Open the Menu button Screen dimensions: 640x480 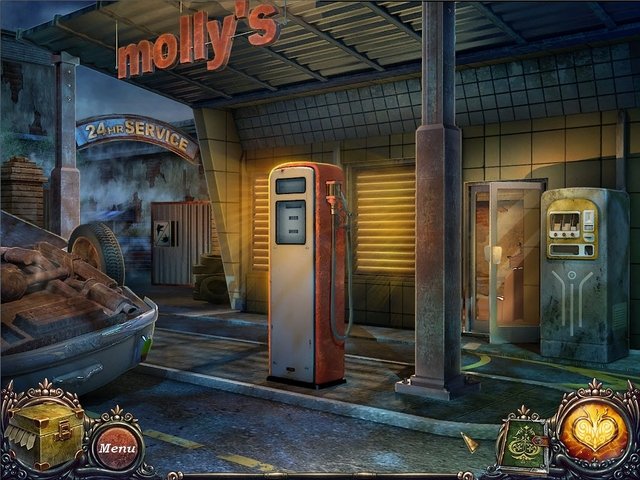click(117, 448)
